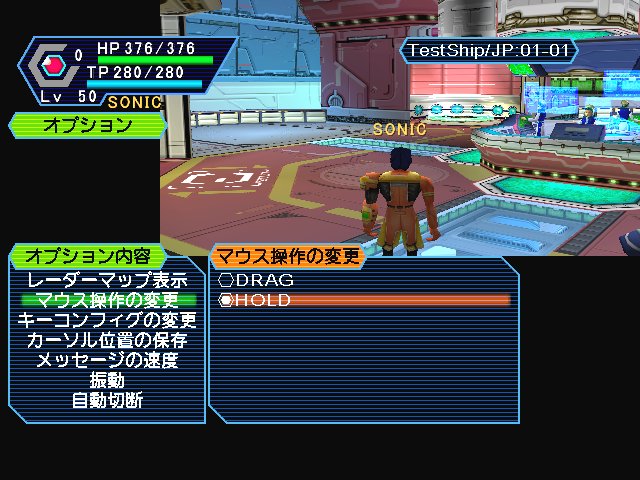Select カーソル位置の保存 option

point(107,340)
